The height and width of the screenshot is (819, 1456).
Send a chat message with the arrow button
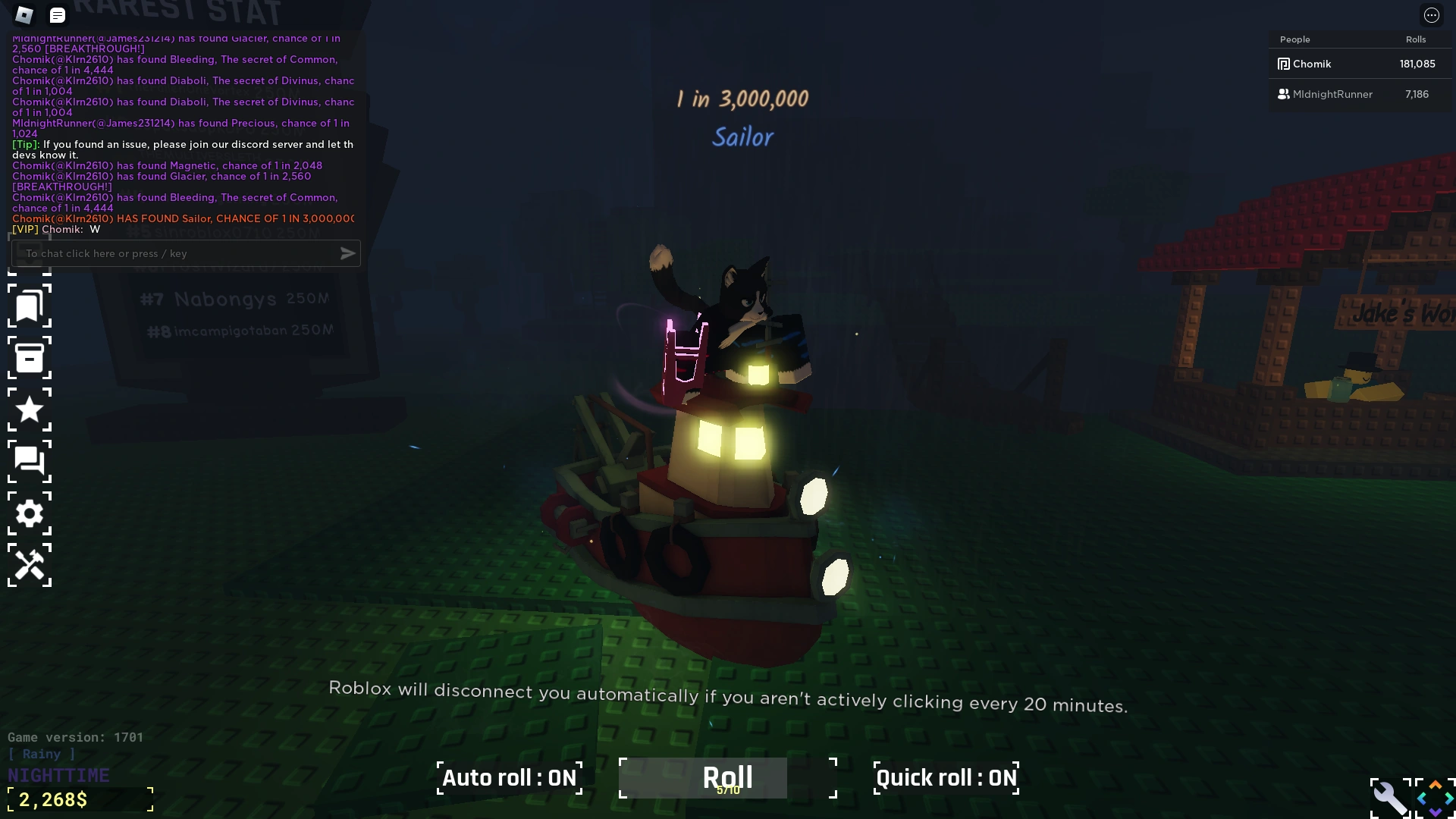pyautogui.click(x=348, y=253)
